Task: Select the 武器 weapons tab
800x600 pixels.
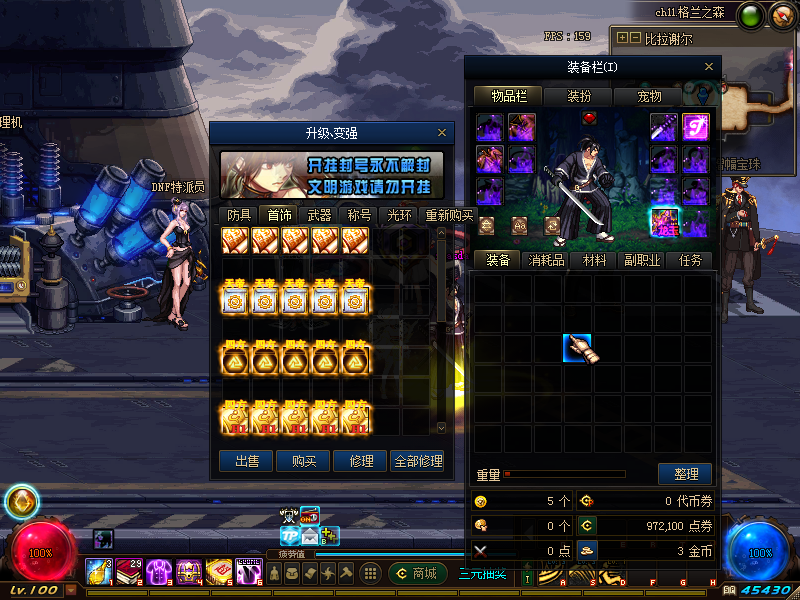Action: point(319,214)
